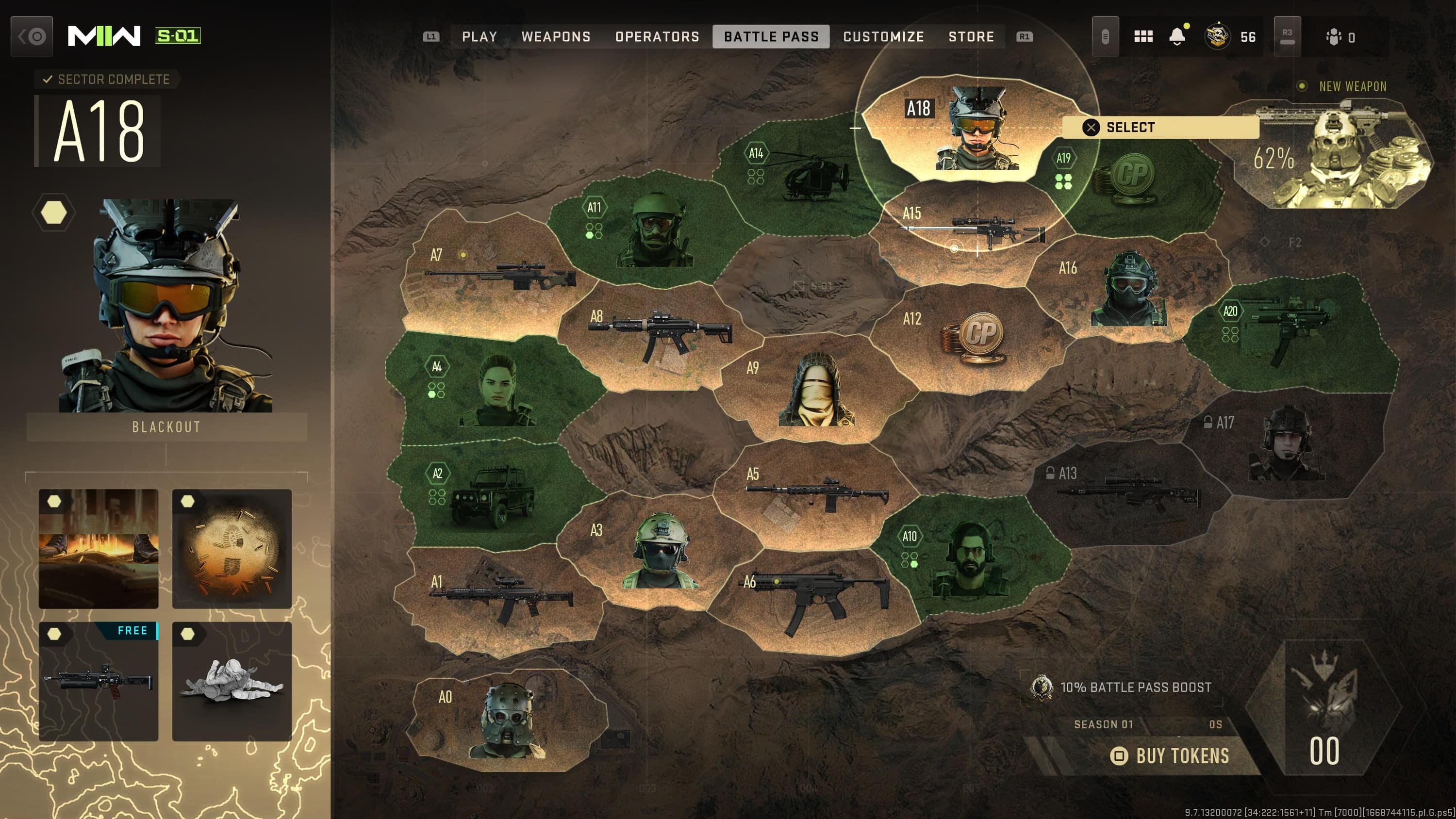Click the back button beside the MWII logo
The width and height of the screenshot is (1456, 819).
(32, 37)
